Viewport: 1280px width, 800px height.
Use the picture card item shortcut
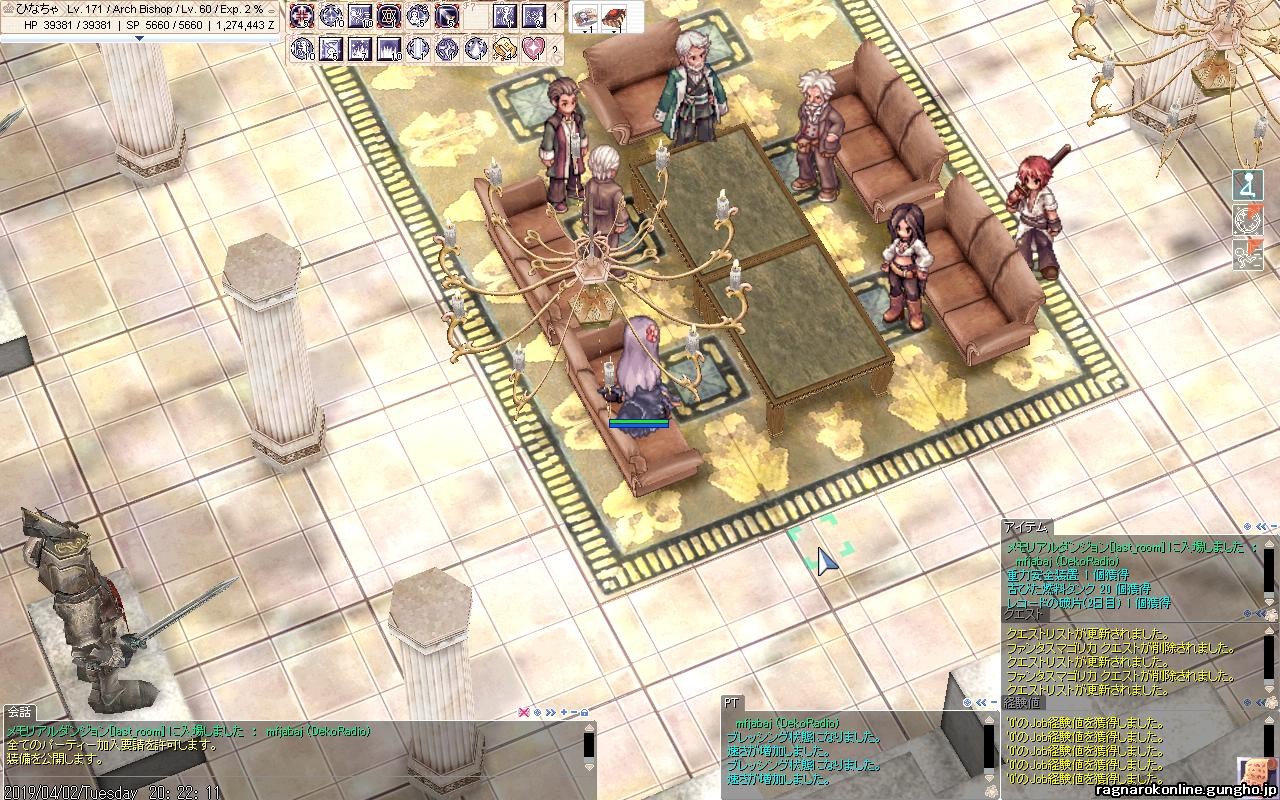[585, 16]
